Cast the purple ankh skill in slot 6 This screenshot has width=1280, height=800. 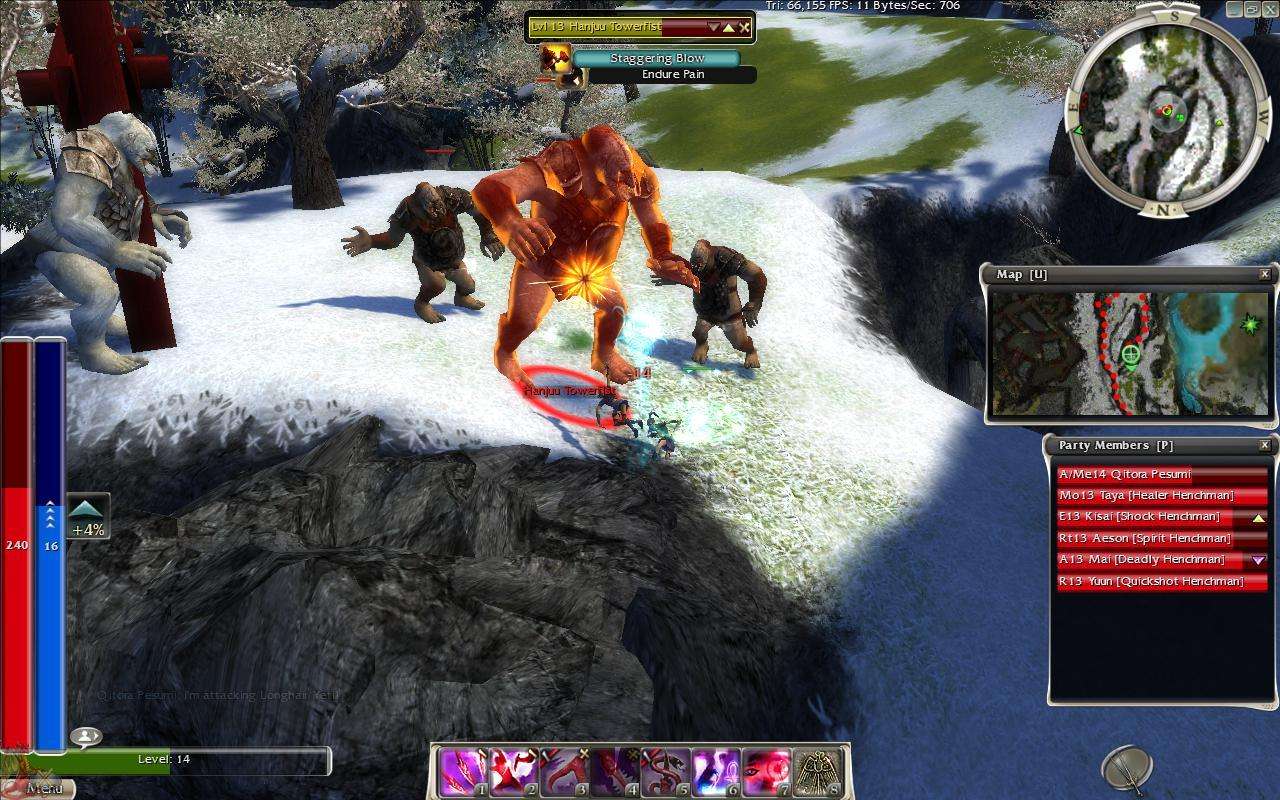click(x=716, y=772)
